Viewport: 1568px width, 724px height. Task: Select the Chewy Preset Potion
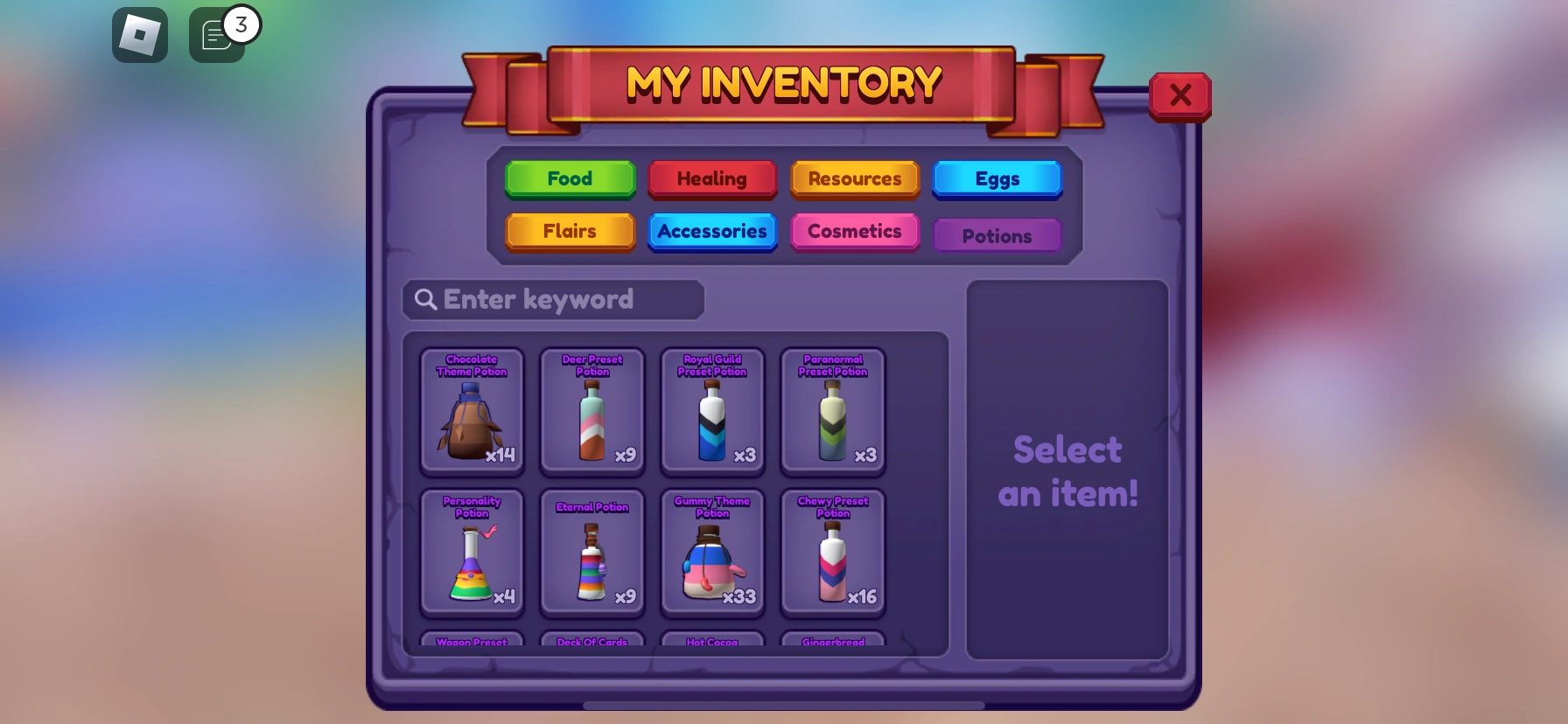point(832,553)
